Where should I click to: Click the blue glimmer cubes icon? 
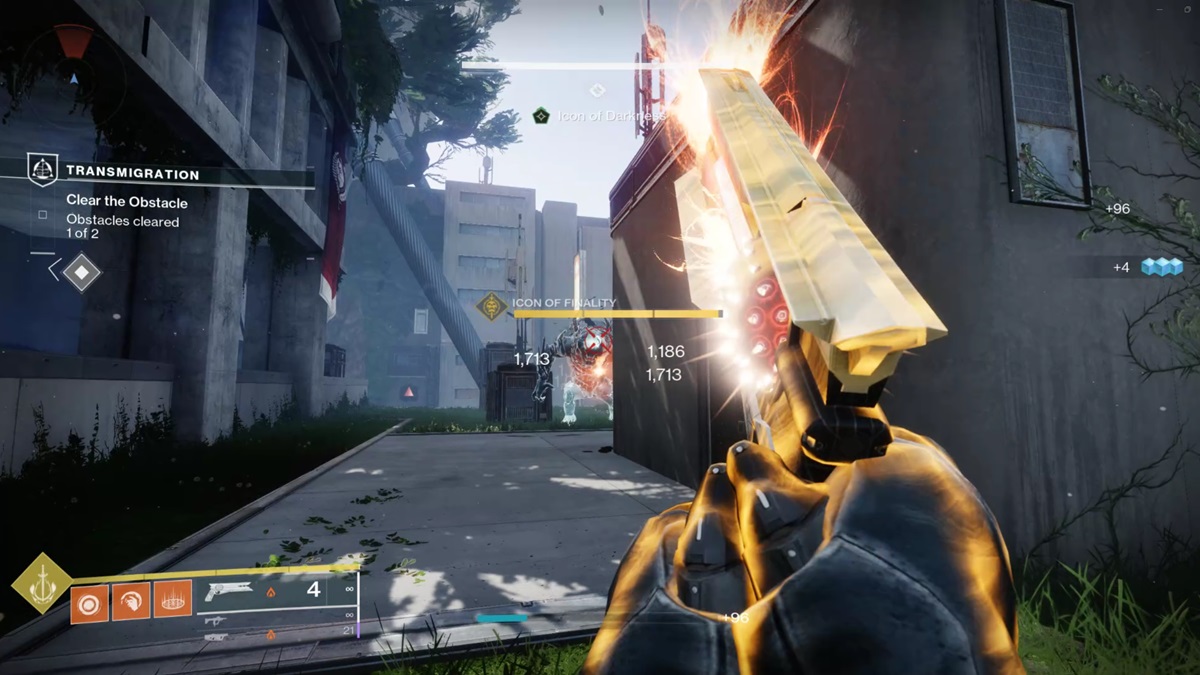(x=1162, y=266)
